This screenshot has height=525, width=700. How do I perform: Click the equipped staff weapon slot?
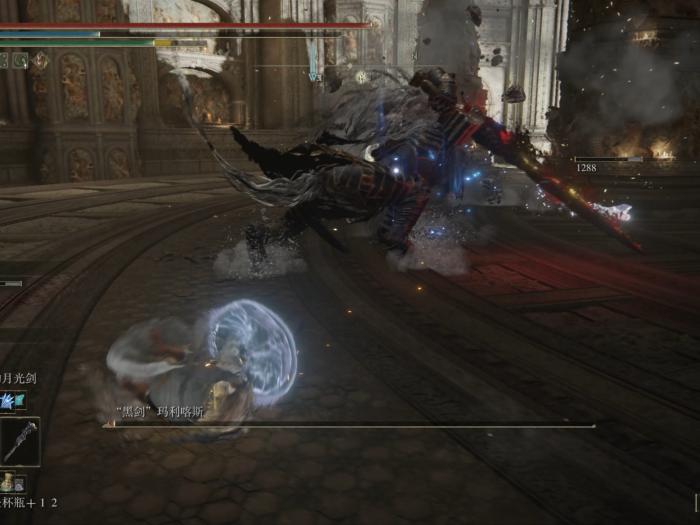(x=19, y=441)
